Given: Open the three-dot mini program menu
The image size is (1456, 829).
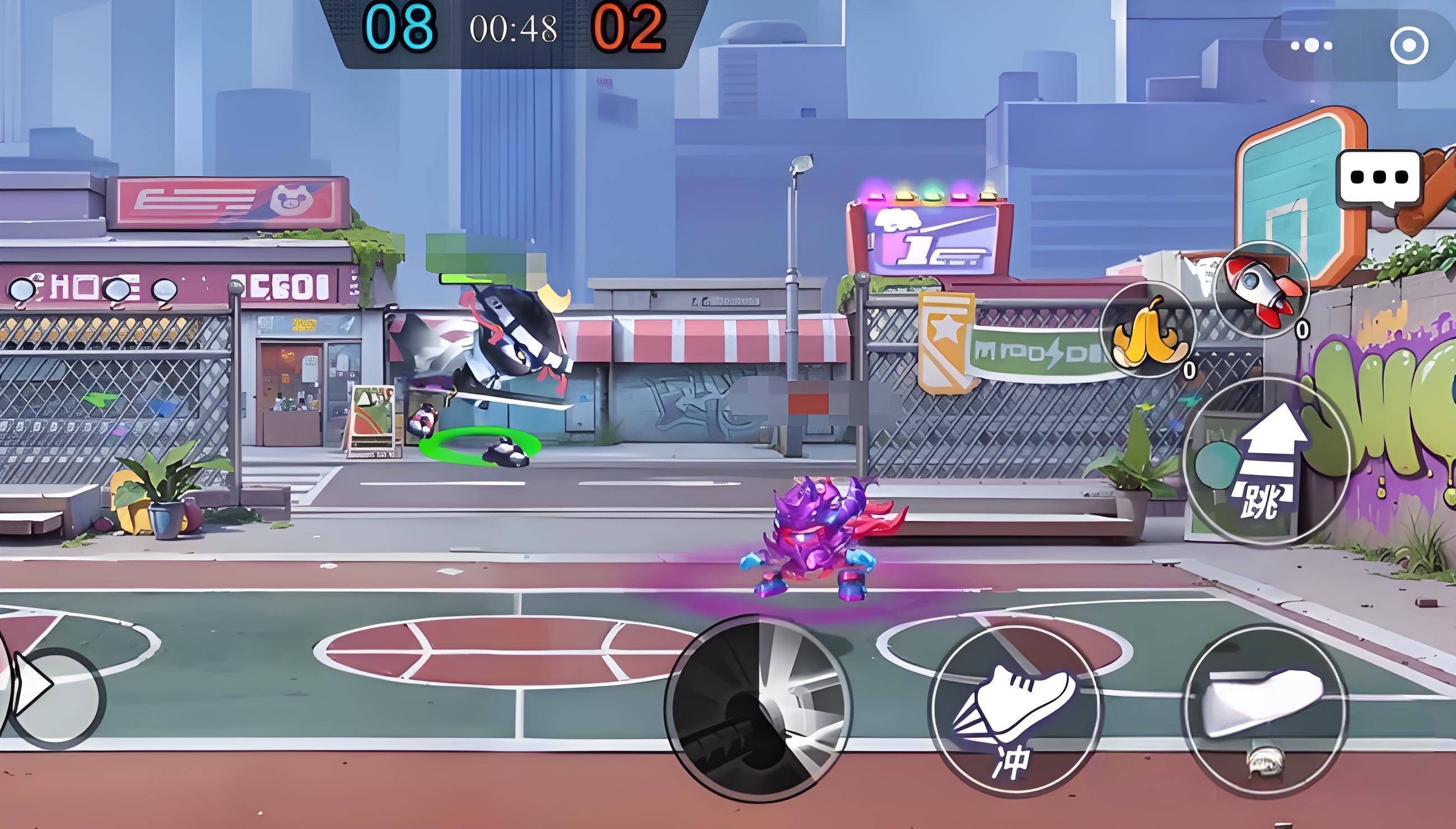Looking at the screenshot, I should coord(1312,45).
